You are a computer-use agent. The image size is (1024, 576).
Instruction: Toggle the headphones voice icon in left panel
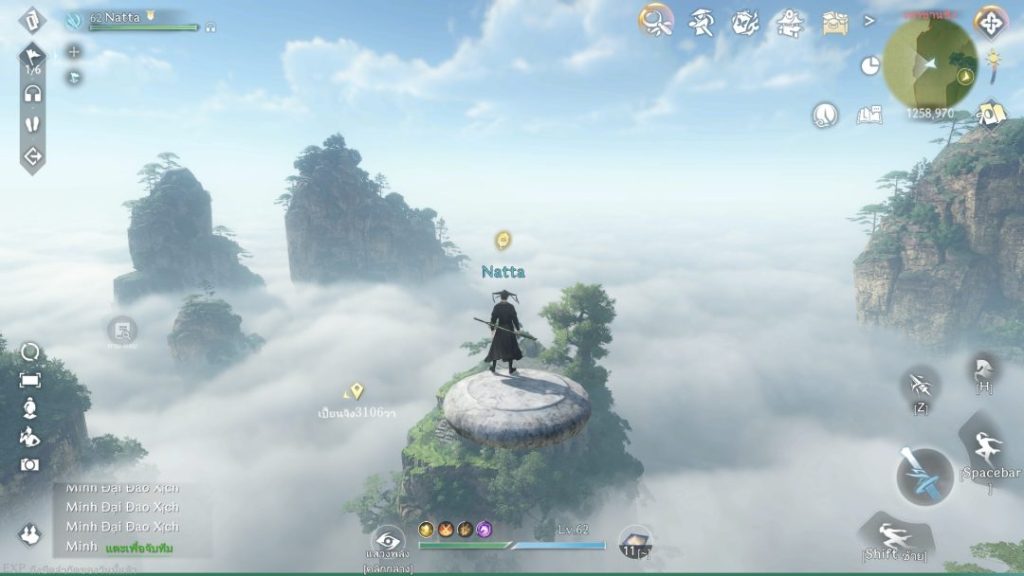coord(33,93)
